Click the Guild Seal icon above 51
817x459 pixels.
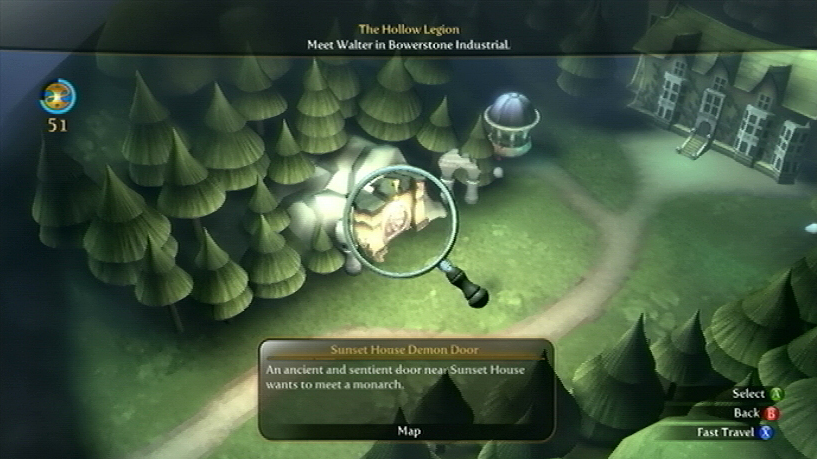coord(58,97)
